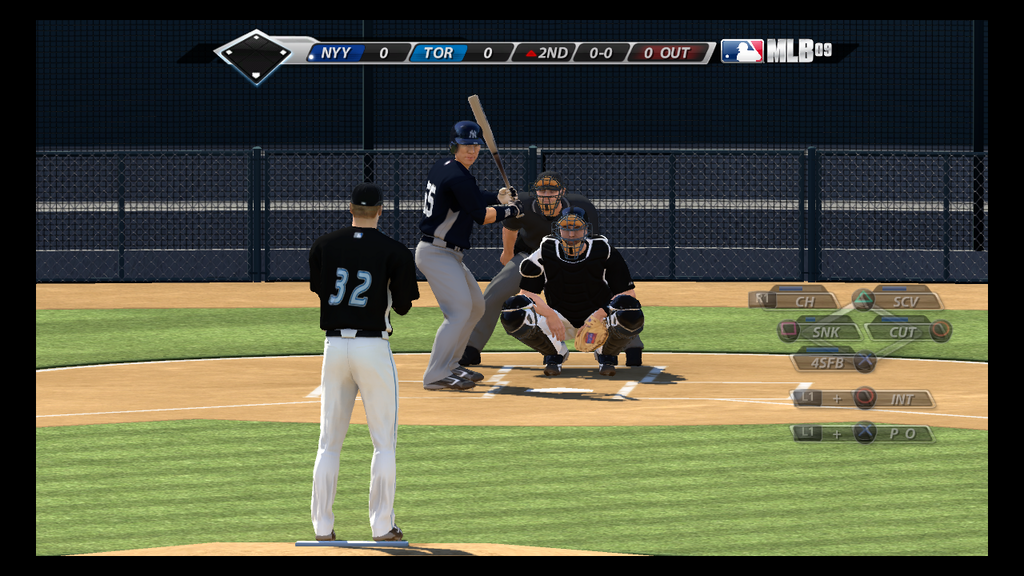This screenshot has height=576, width=1024.
Task: Select the INT intentional walk option
Action: pyautogui.click(x=901, y=399)
